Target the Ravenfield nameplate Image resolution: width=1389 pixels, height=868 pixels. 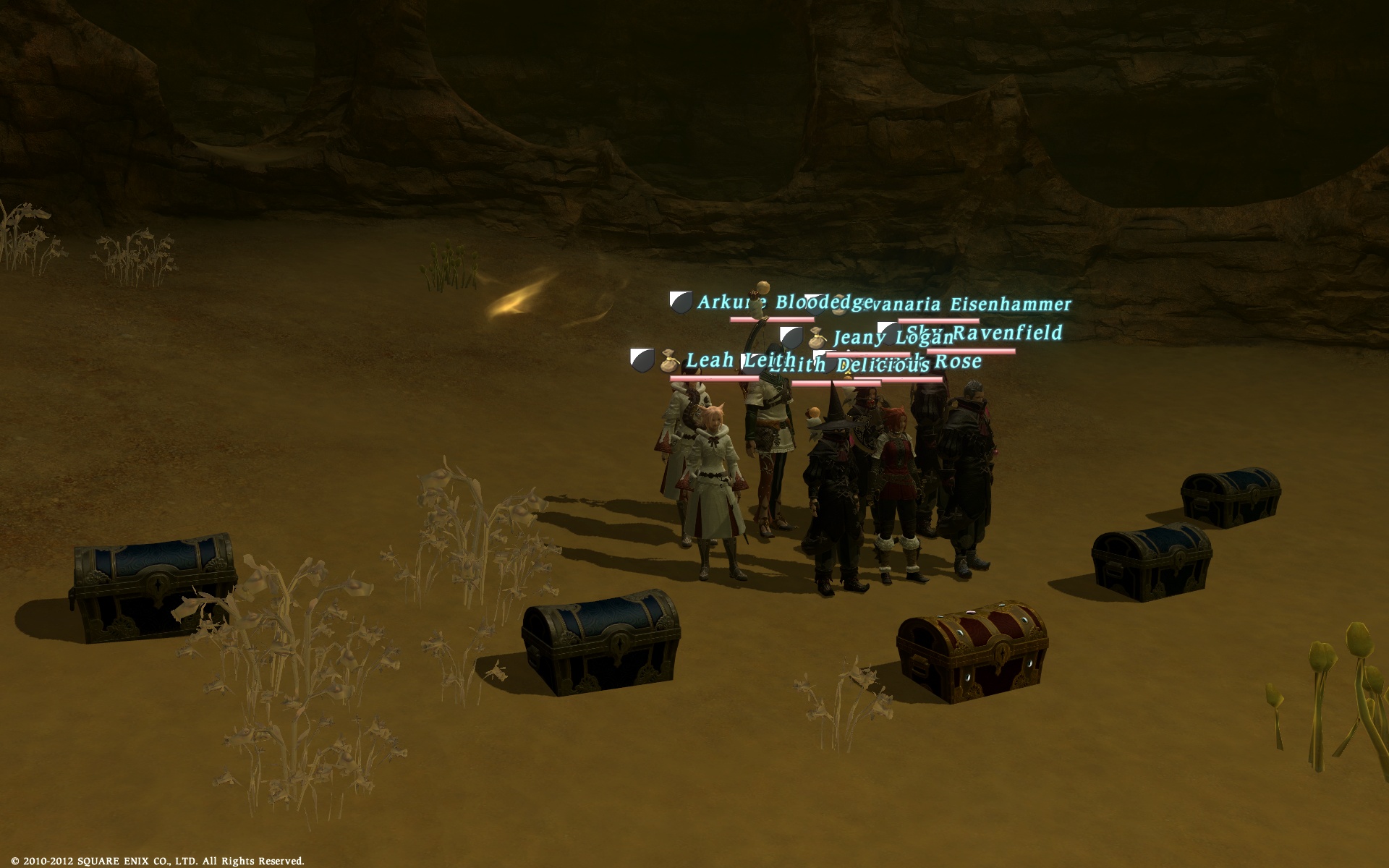click(1006, 333)
